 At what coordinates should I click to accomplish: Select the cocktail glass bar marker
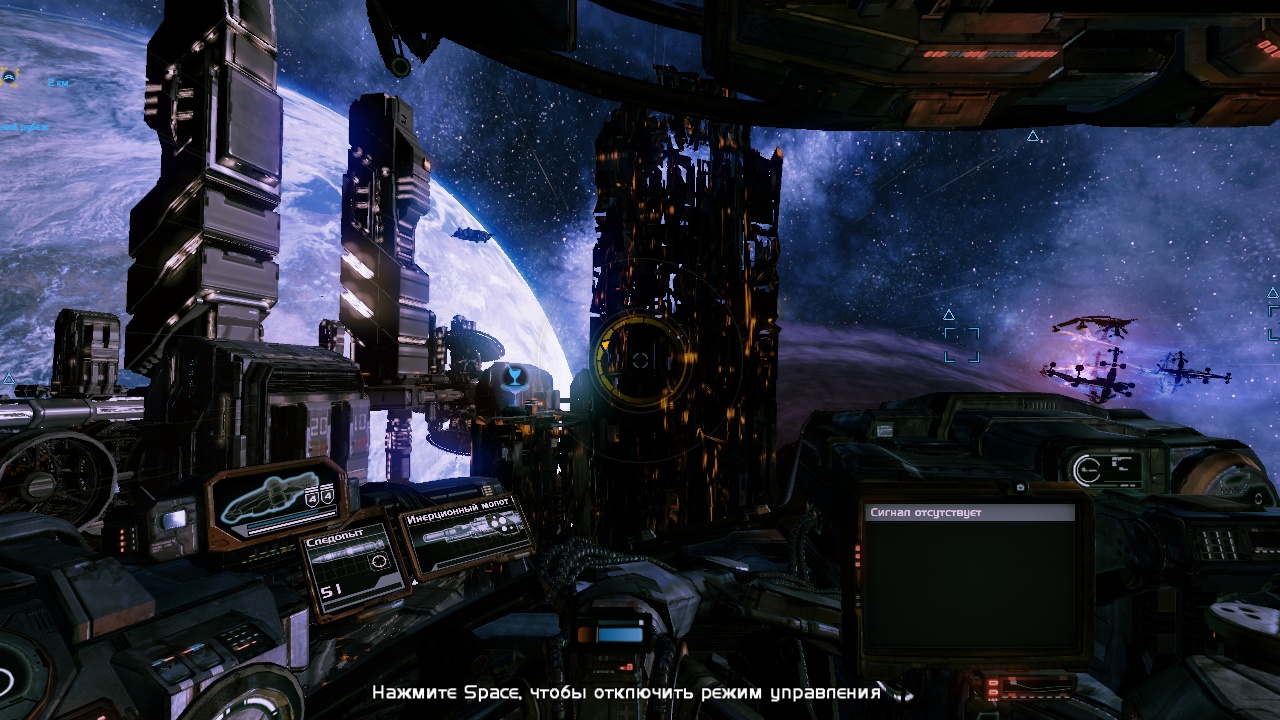[513, 378]
